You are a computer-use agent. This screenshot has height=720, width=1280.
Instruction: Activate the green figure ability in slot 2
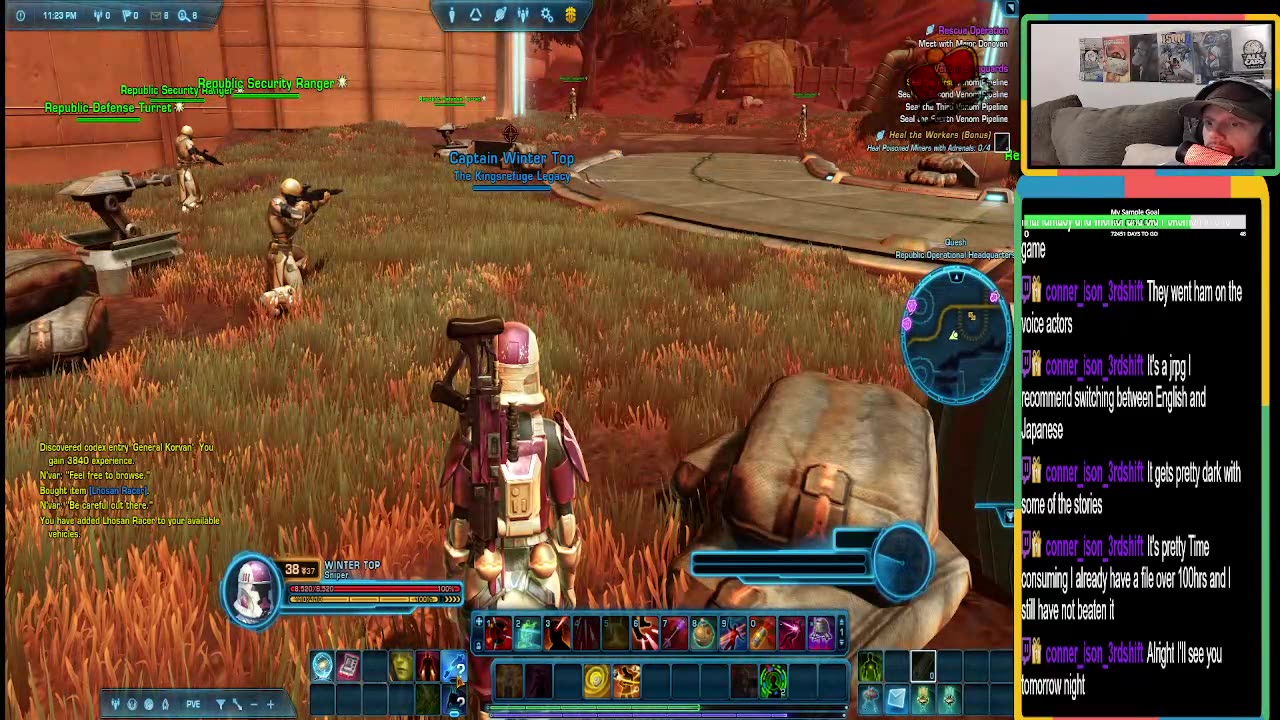pos(528,633)
